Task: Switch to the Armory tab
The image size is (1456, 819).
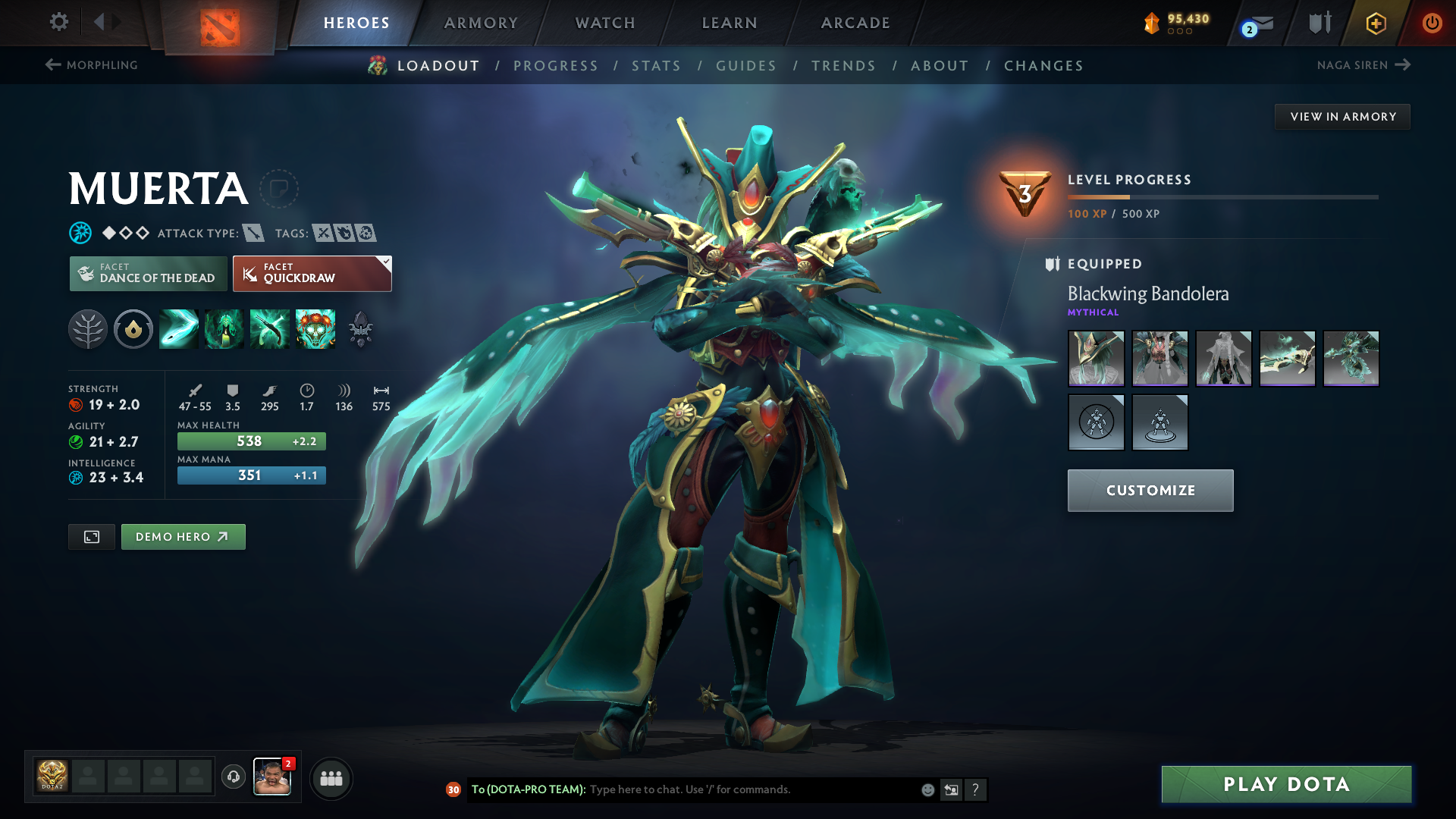Action: point(481,23)
